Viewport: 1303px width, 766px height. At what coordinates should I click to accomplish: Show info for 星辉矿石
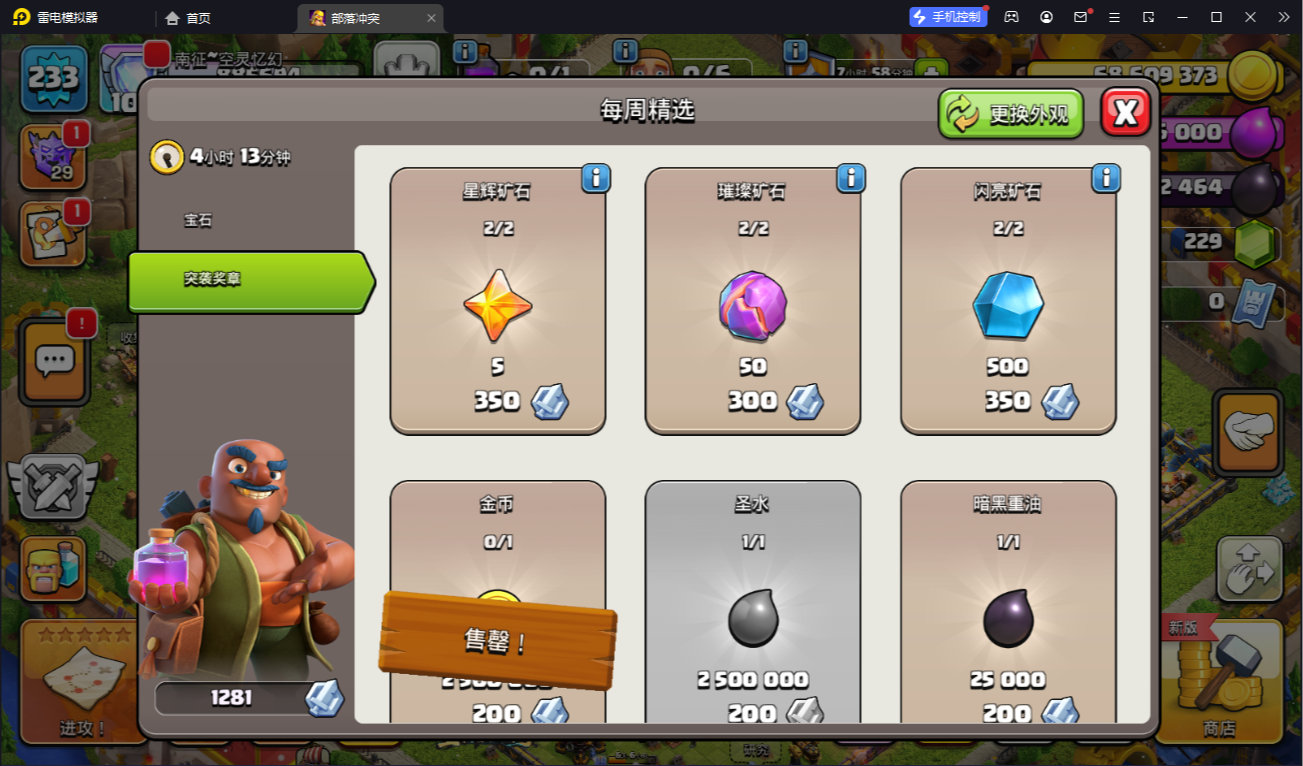[x=596, y=178]
